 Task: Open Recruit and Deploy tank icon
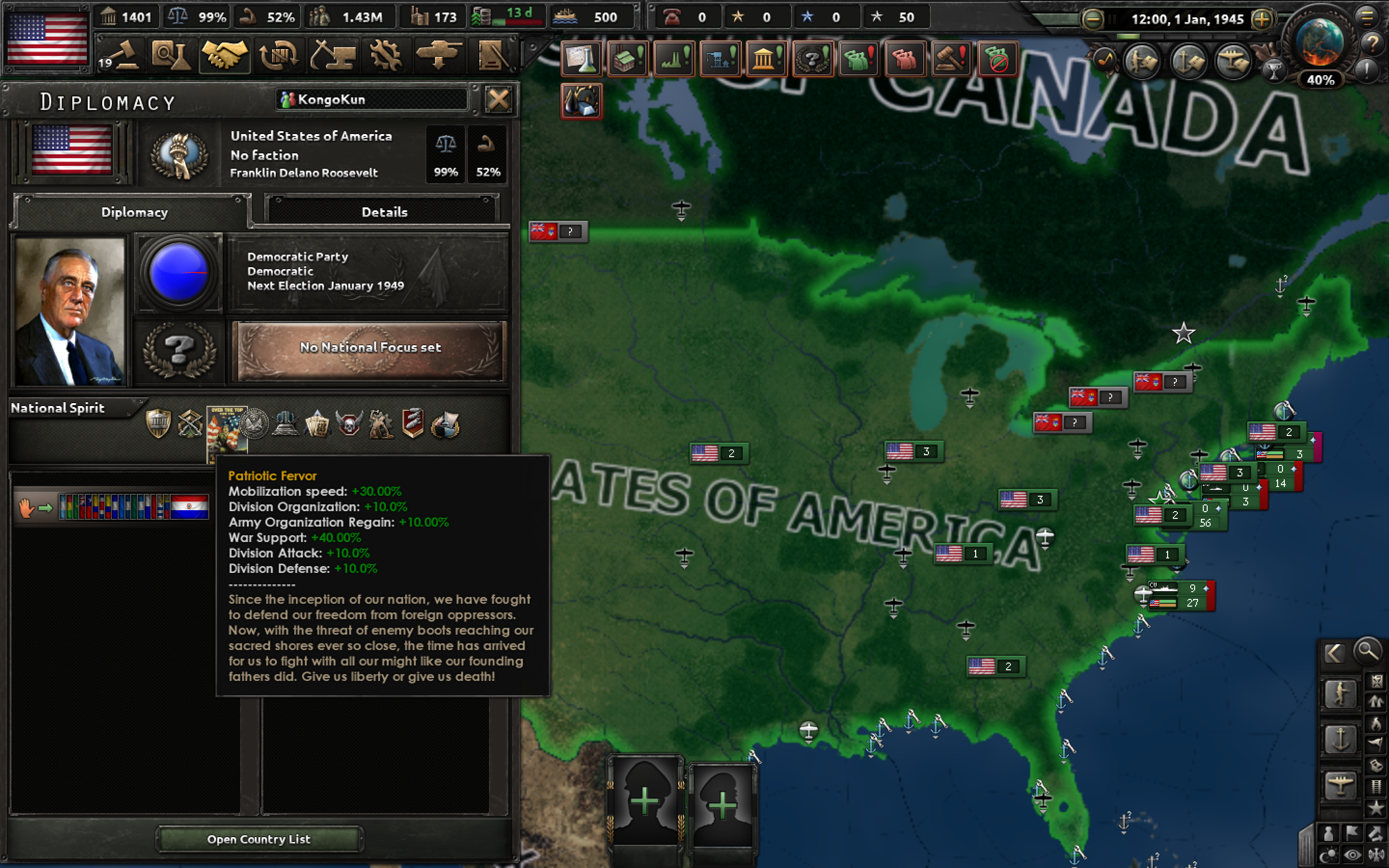pos(439,55)
